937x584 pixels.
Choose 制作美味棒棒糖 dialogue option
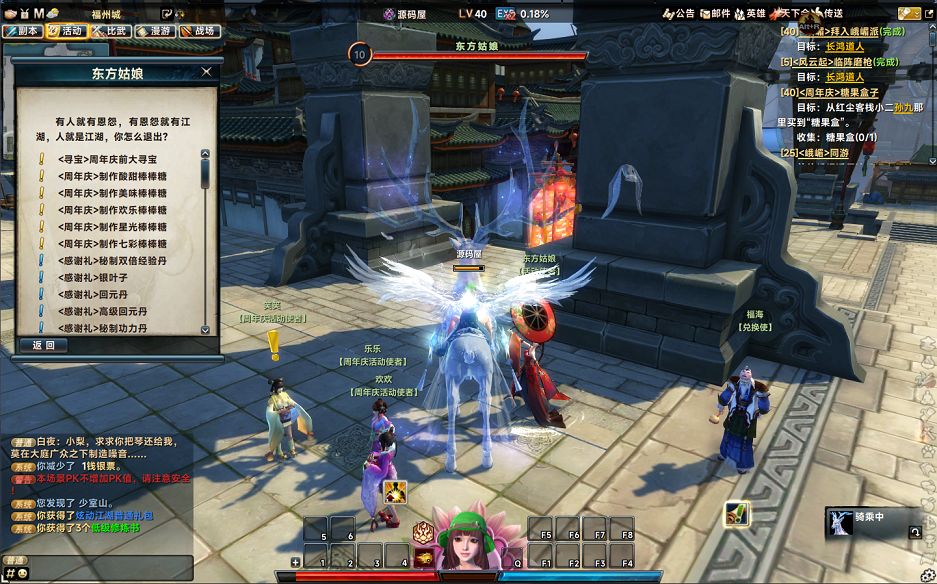tap(112, 193)
